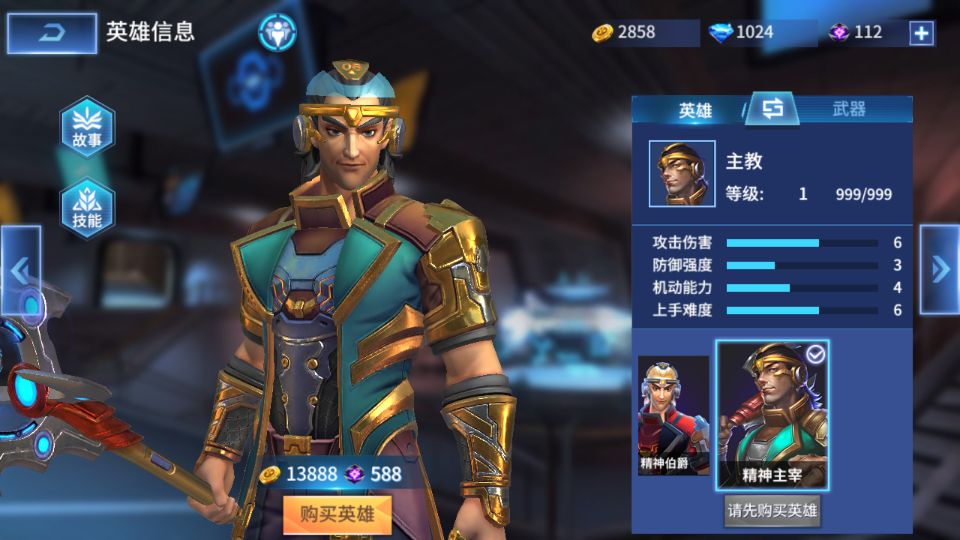Open the 故事 story panel
This screenshot has height=540, width=960.
(87, 127)
